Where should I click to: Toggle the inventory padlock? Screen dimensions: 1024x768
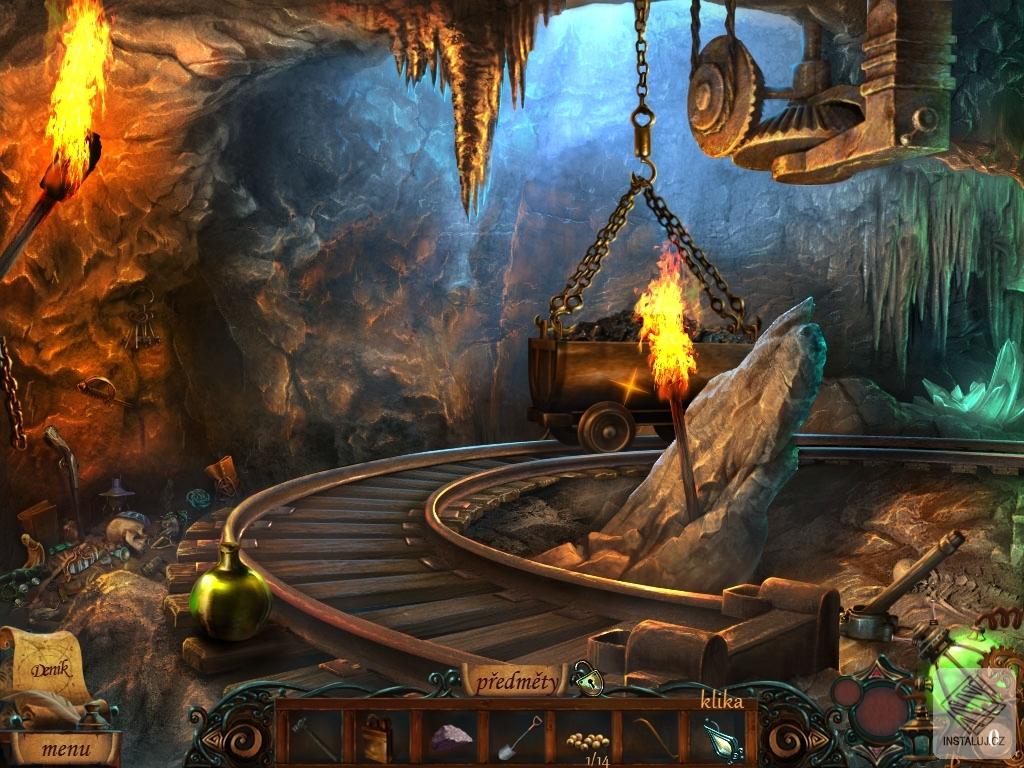[589, 681]
